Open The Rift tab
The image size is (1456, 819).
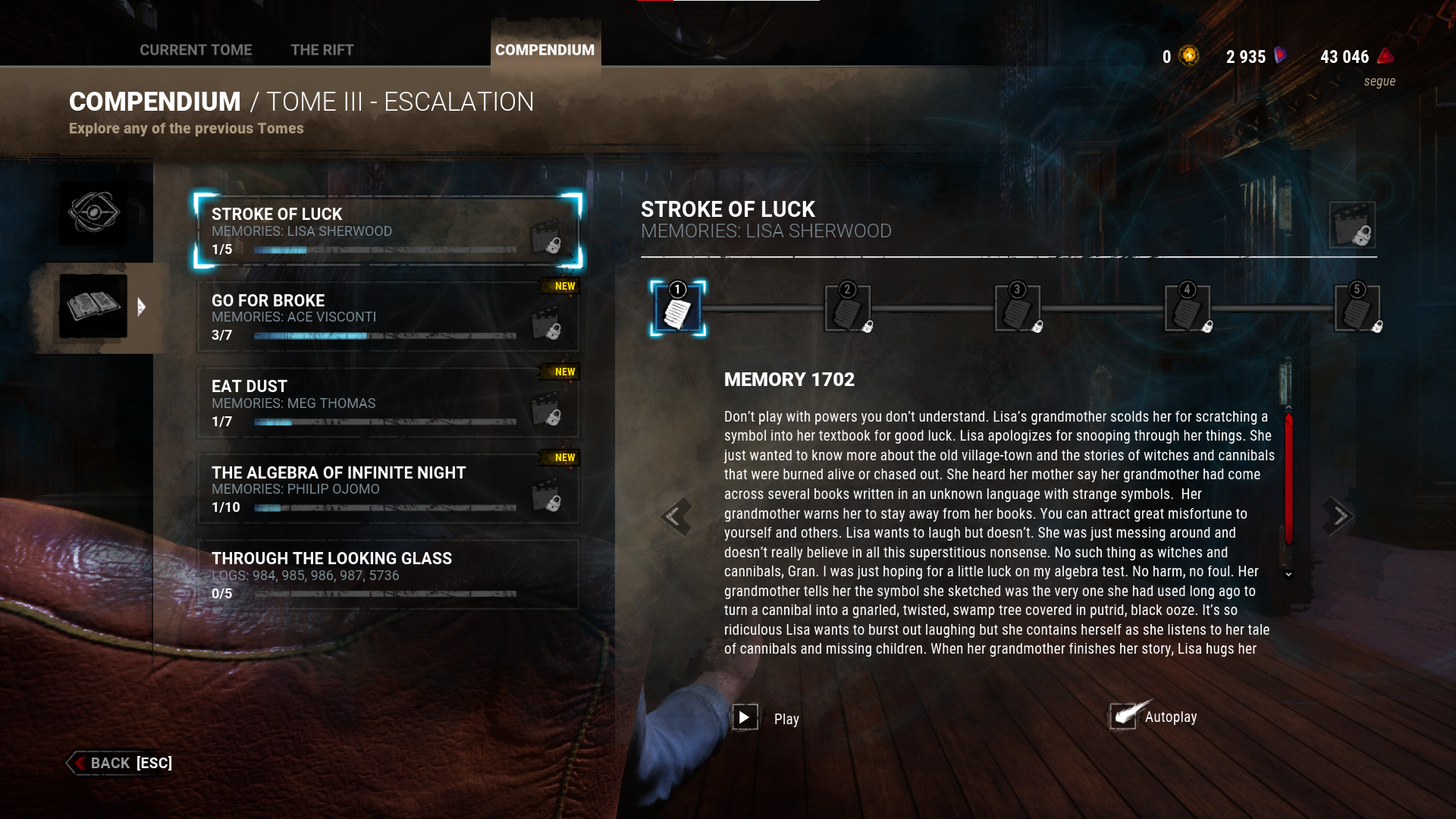(x=322, y=50)
